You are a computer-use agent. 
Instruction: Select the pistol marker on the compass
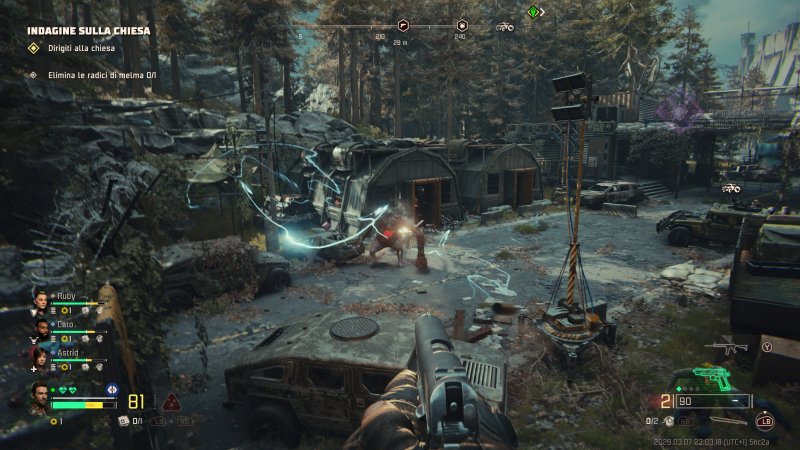405,26
